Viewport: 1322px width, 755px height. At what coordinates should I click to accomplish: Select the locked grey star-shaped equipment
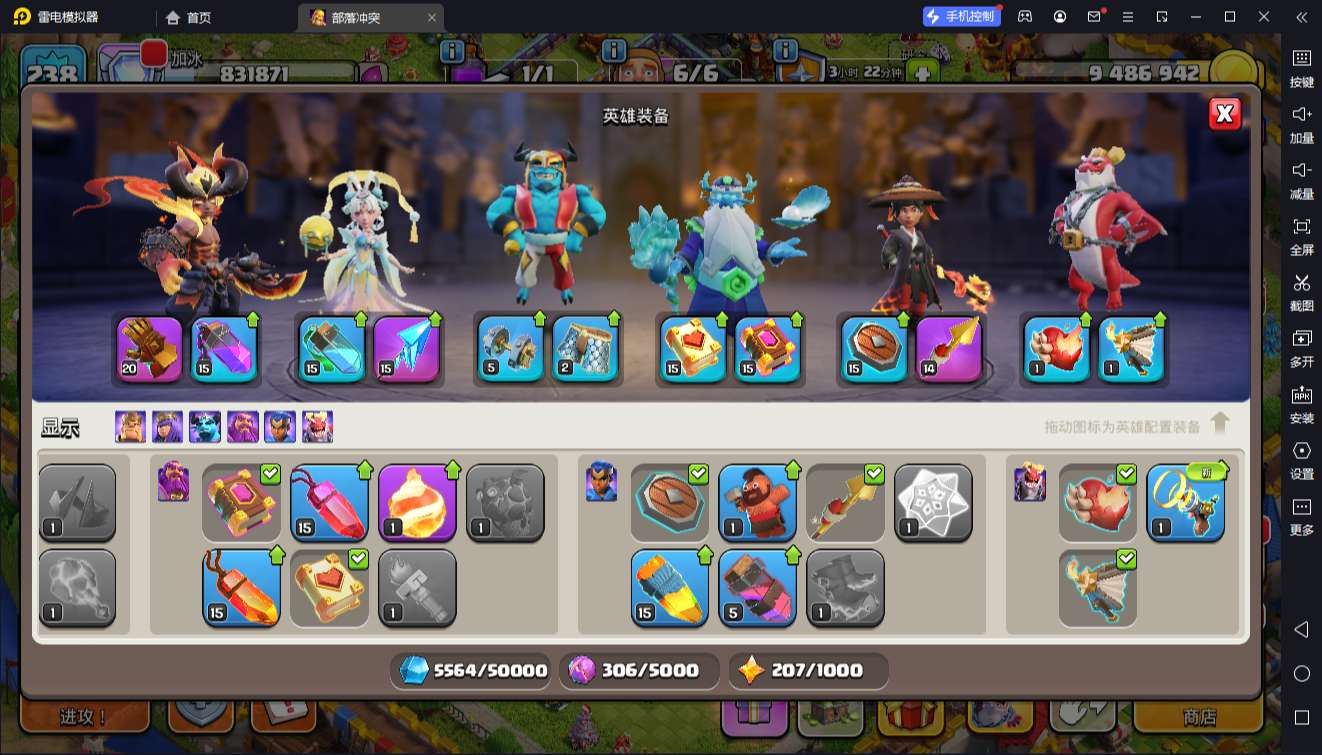coord(933,502)
